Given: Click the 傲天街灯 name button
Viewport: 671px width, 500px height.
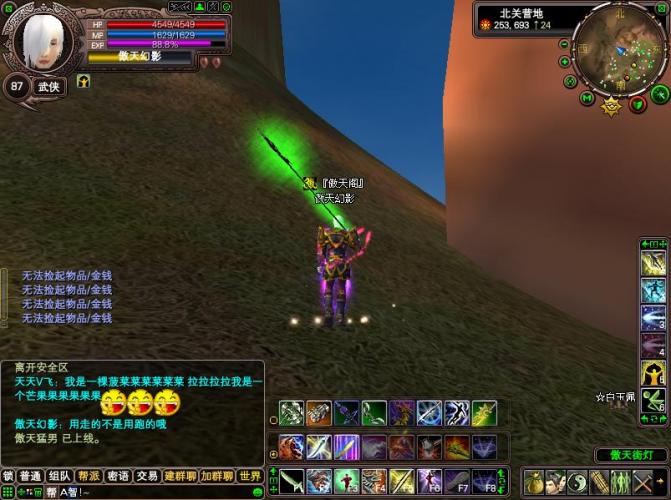Looking at the screenshot, I should coord(631,455).
